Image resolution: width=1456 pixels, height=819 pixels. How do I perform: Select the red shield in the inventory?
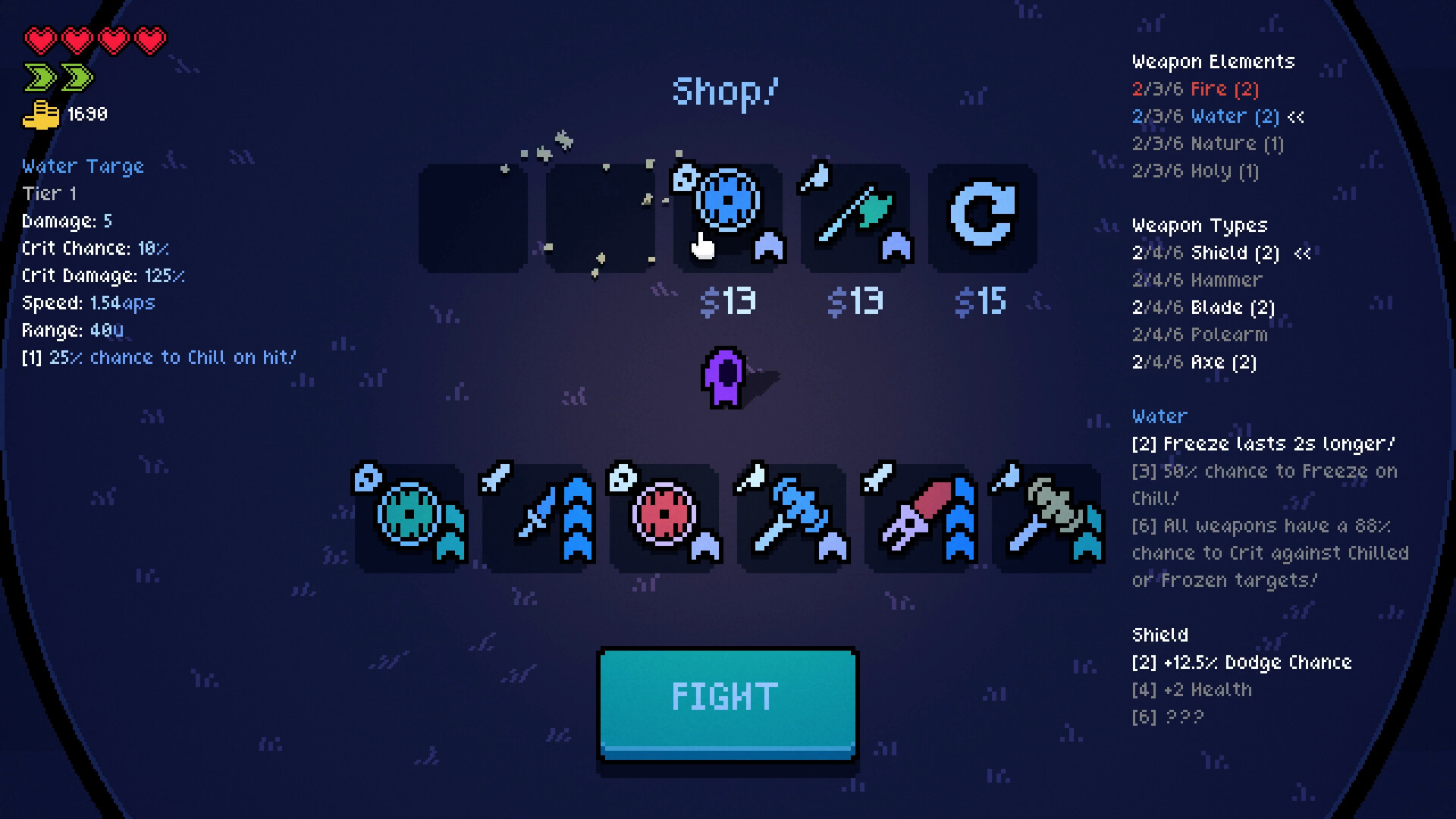664,519
